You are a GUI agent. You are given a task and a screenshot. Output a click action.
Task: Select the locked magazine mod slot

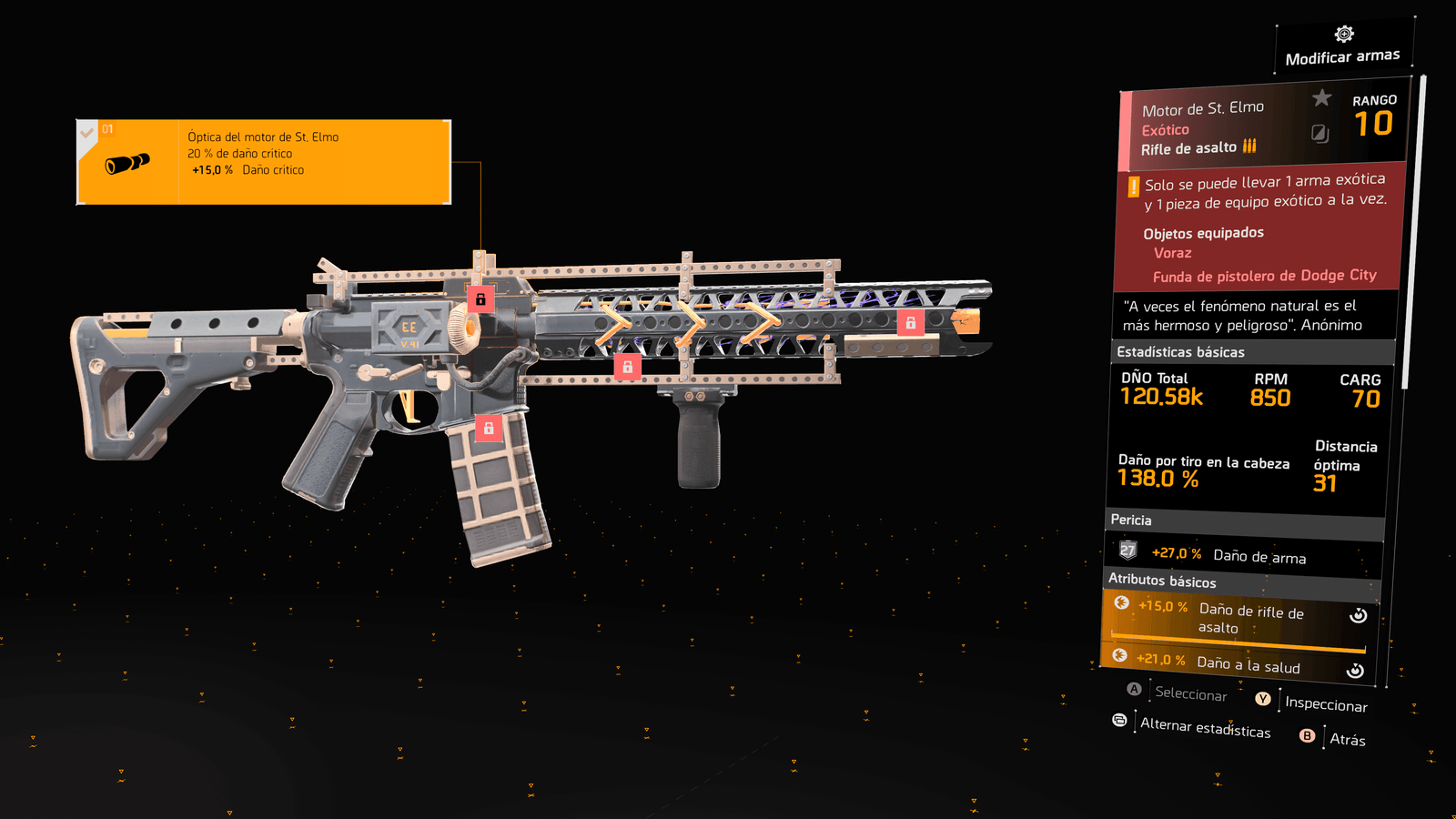click(489, 428)
